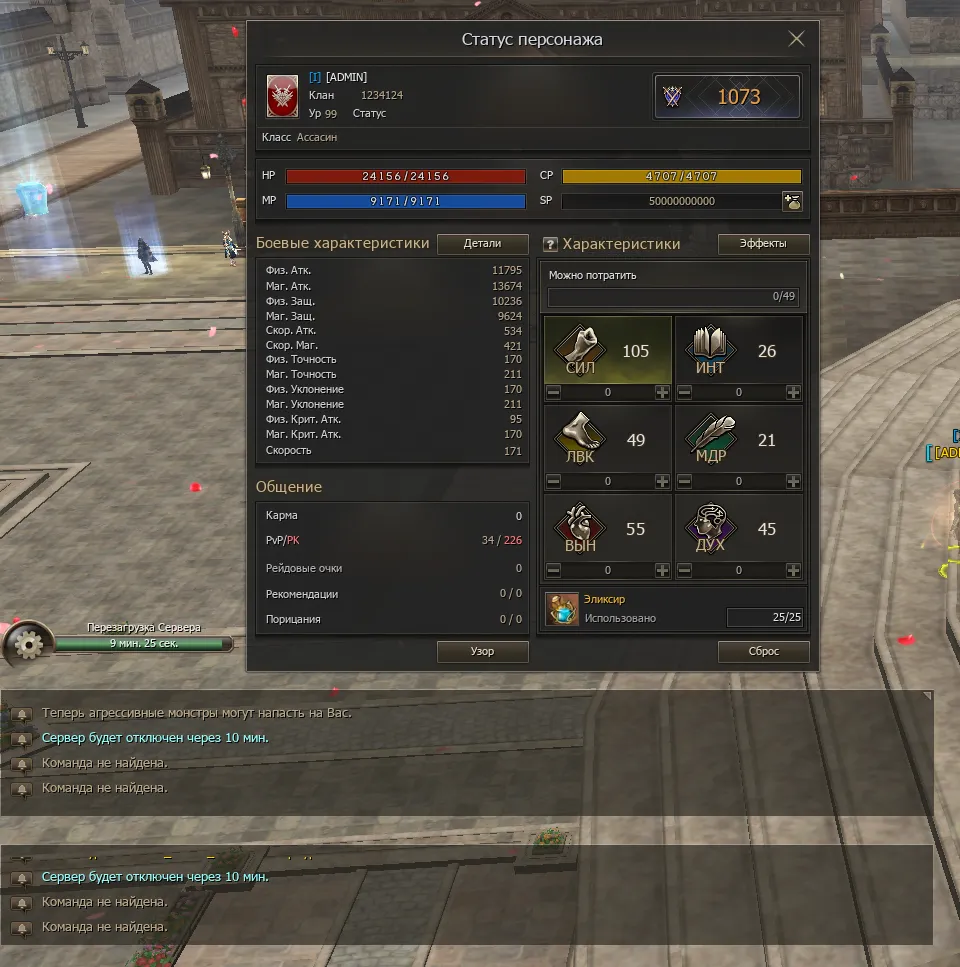The height and width of the screenshot is (967, 960).
Task: Select the Эликсир potion icon
Action: coord(562,609)
